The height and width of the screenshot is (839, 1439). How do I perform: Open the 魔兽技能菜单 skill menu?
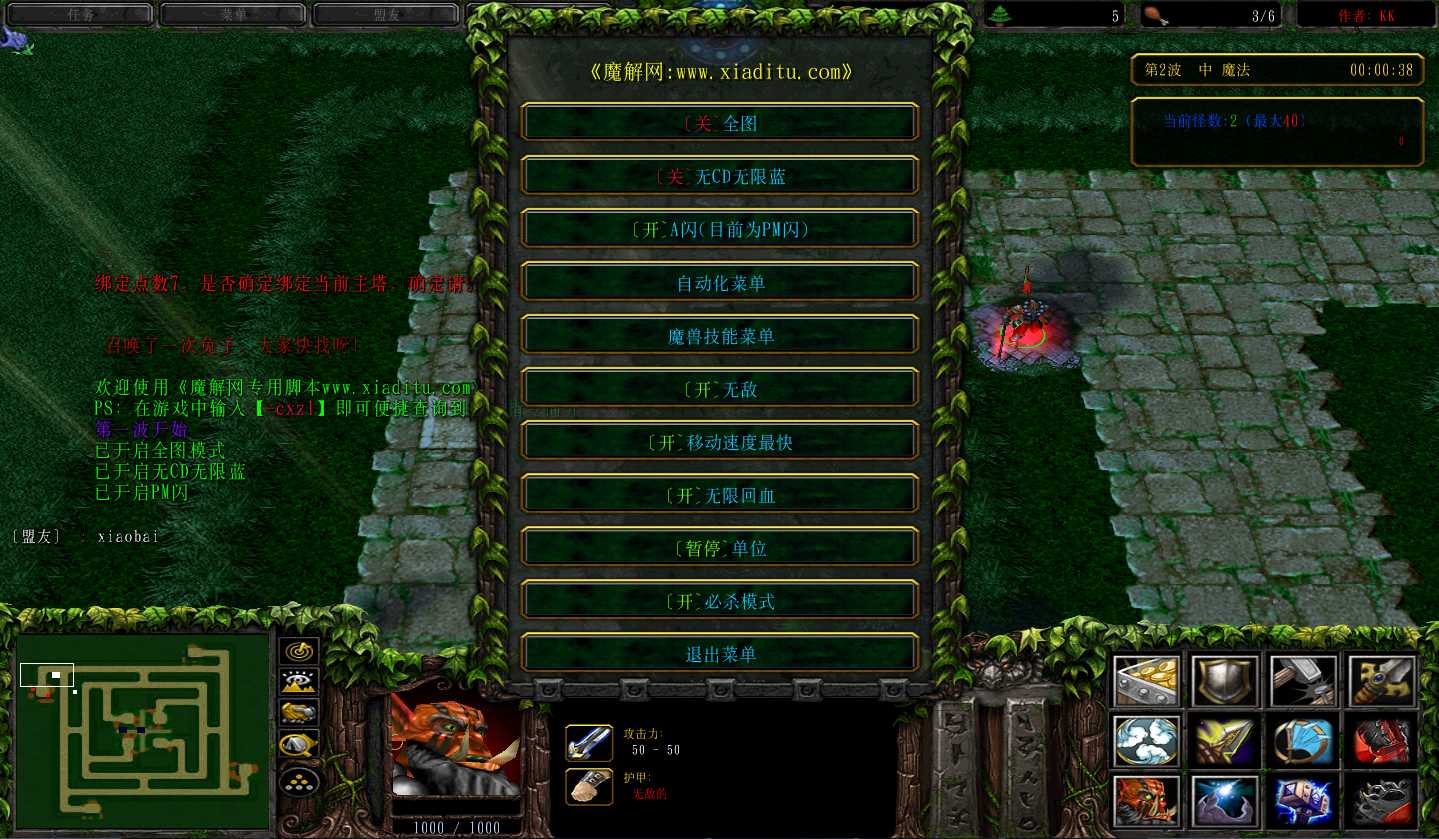[x=719, y=336]
